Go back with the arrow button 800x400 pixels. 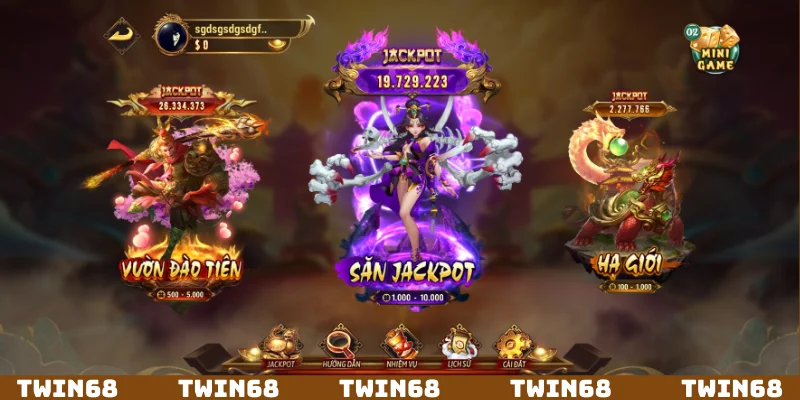point(124,35)
